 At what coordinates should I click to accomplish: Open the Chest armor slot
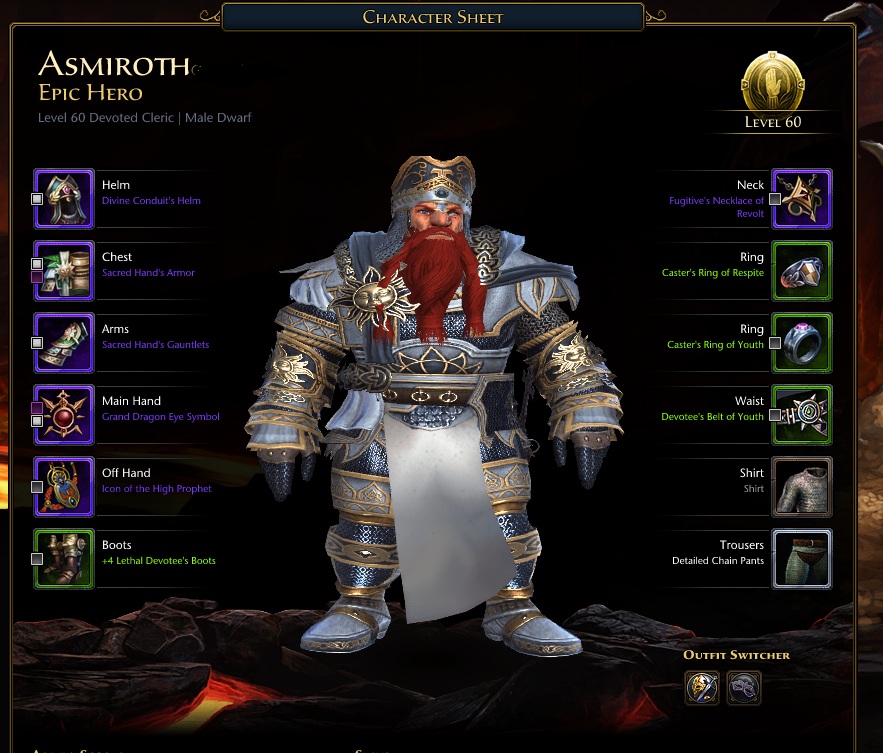tap(65, 271)
